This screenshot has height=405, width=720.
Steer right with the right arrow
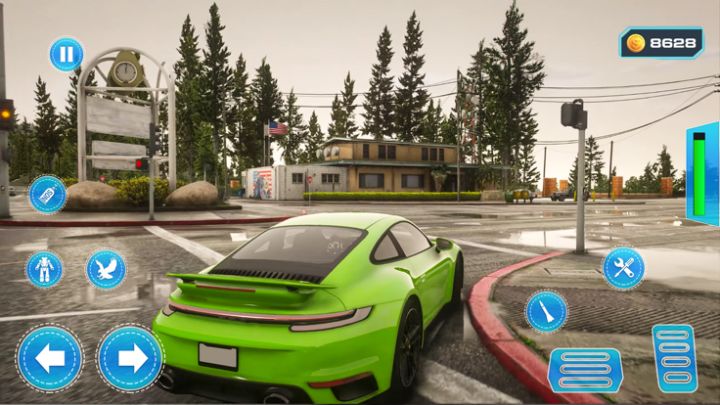130,358
